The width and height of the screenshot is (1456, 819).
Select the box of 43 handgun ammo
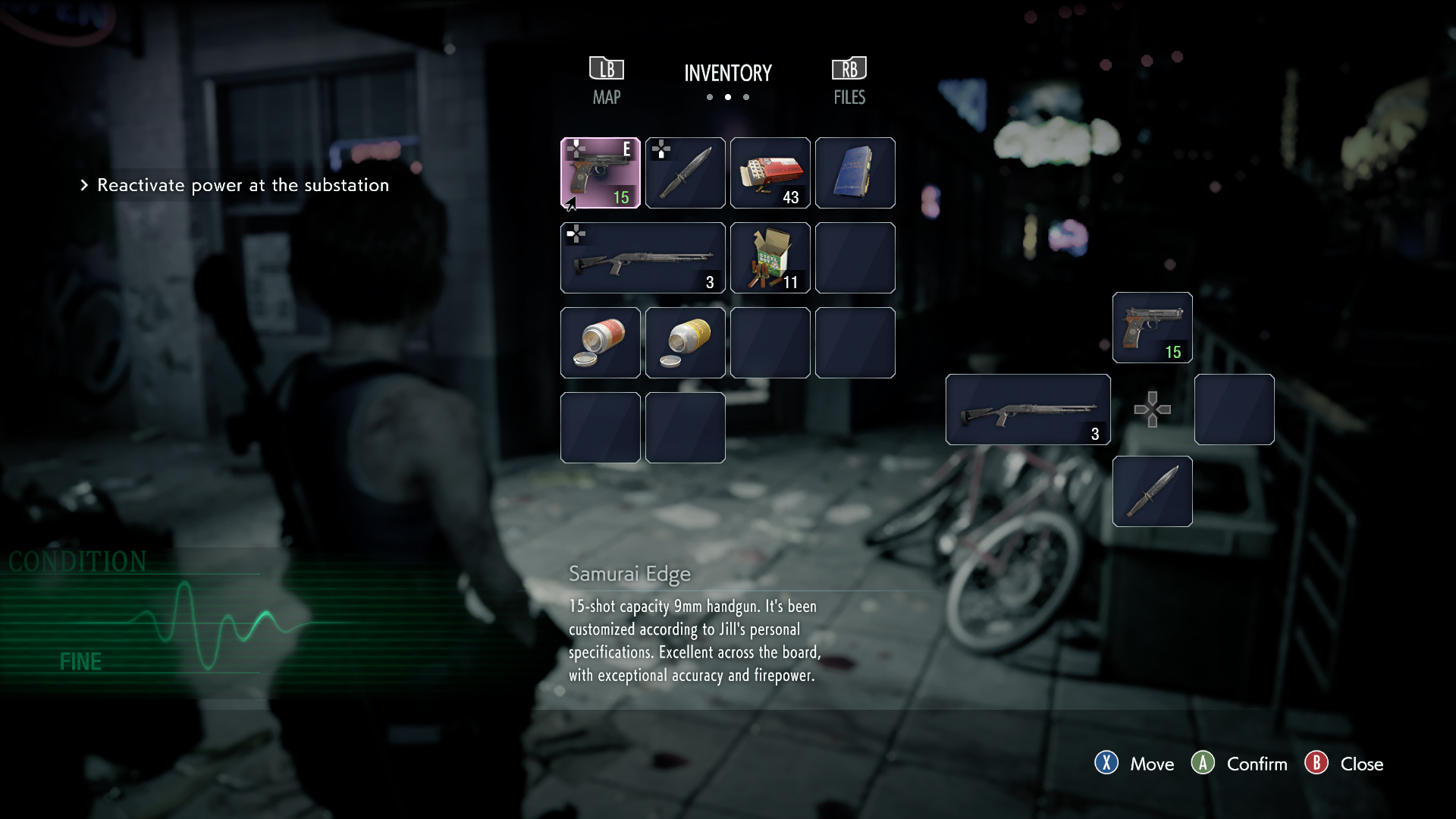(x=770, y=173)
